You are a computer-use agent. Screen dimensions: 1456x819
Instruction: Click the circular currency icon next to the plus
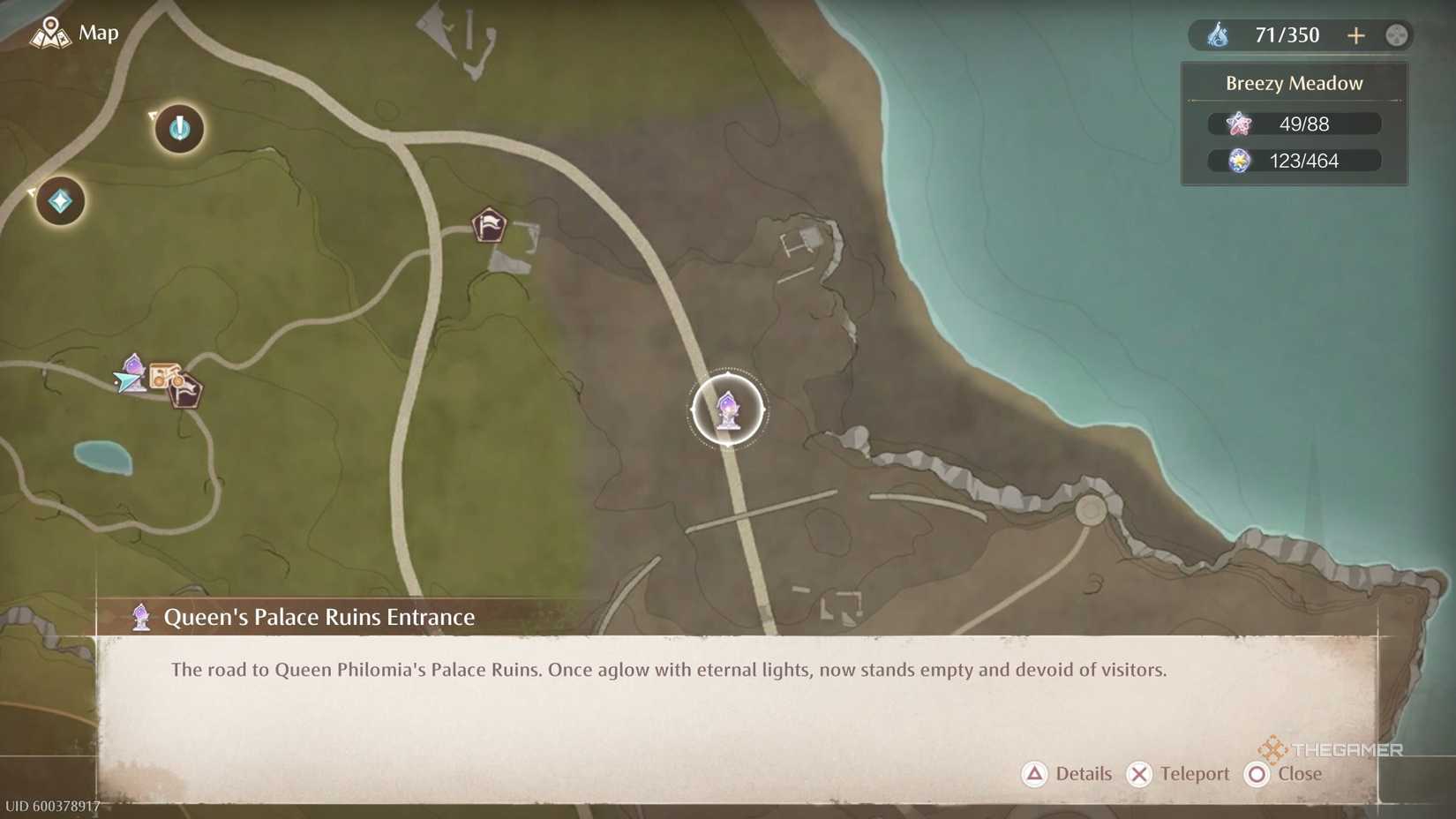pyautogui.click(x=1397, y=35)
